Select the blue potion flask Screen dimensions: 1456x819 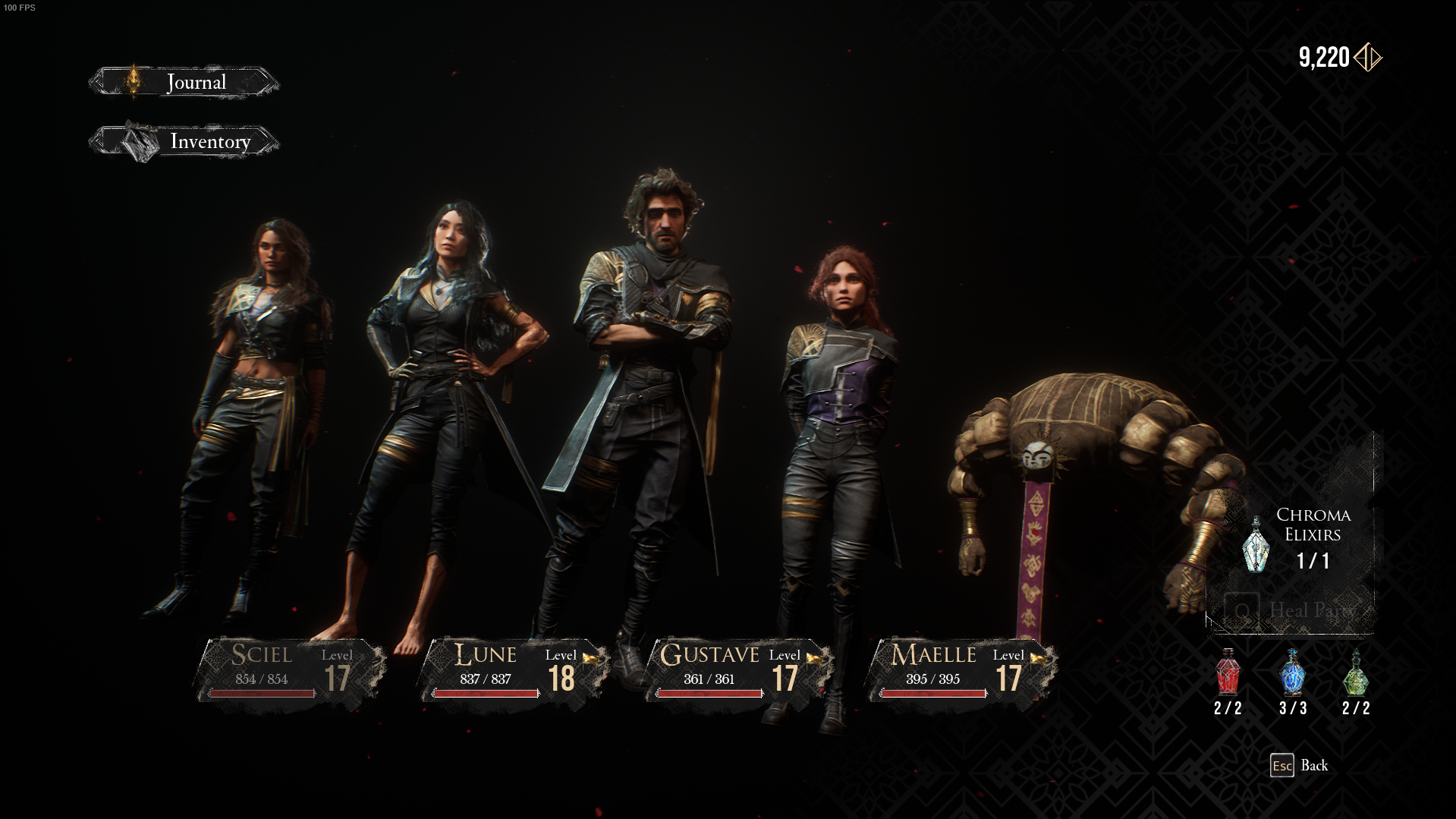pos(1292,674)
